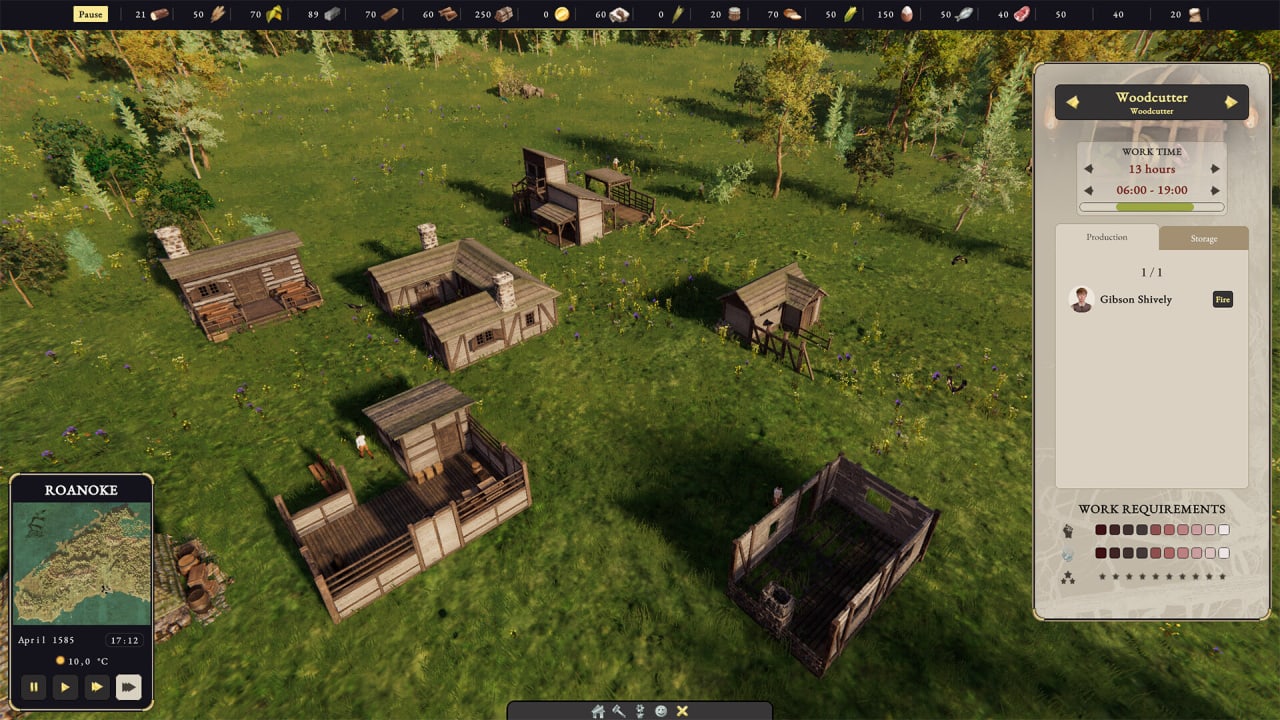Select the Production tab
Viewport: 1280px width, 720px height.
click(1107, 237)
